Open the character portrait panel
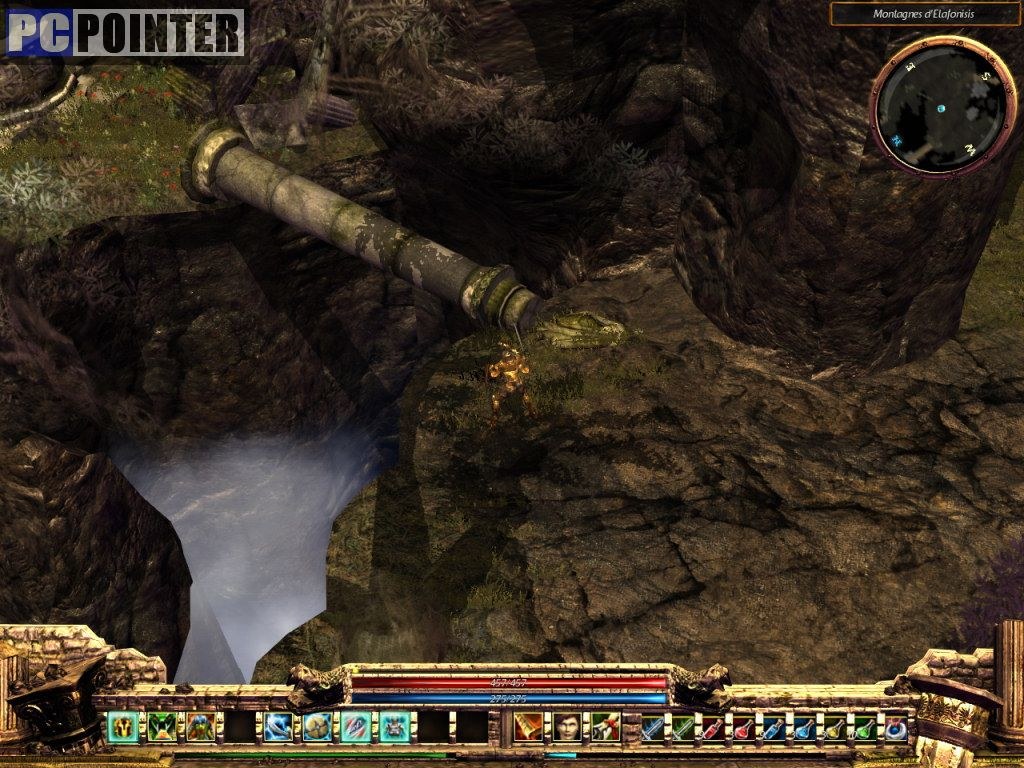This screenshot has height=768, width=1024. 567,726
